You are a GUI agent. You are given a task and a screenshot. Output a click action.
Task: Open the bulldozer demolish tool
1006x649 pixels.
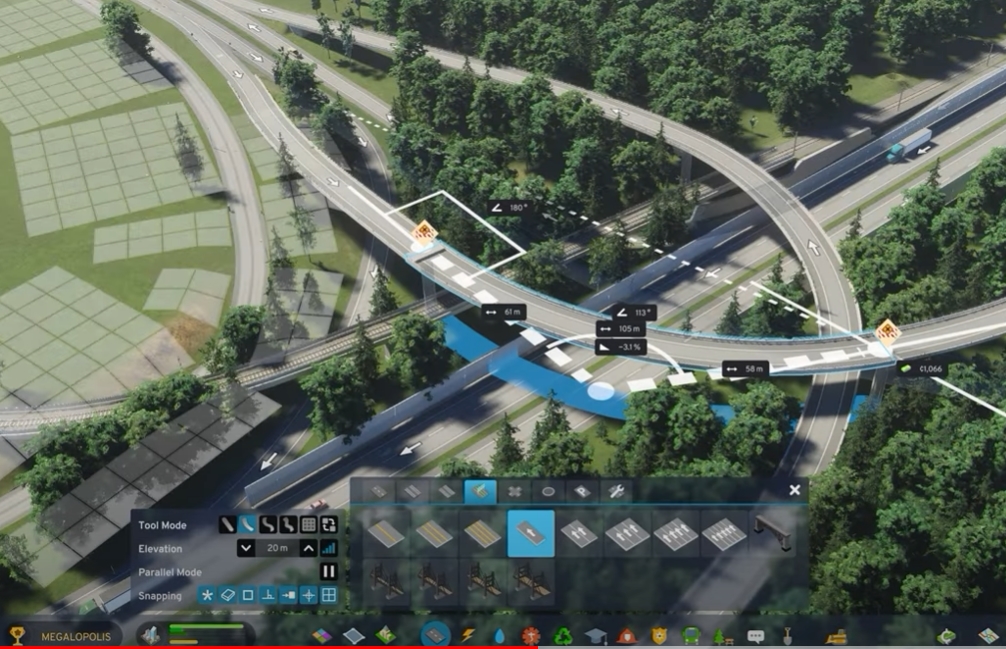[x=836, y=635]
